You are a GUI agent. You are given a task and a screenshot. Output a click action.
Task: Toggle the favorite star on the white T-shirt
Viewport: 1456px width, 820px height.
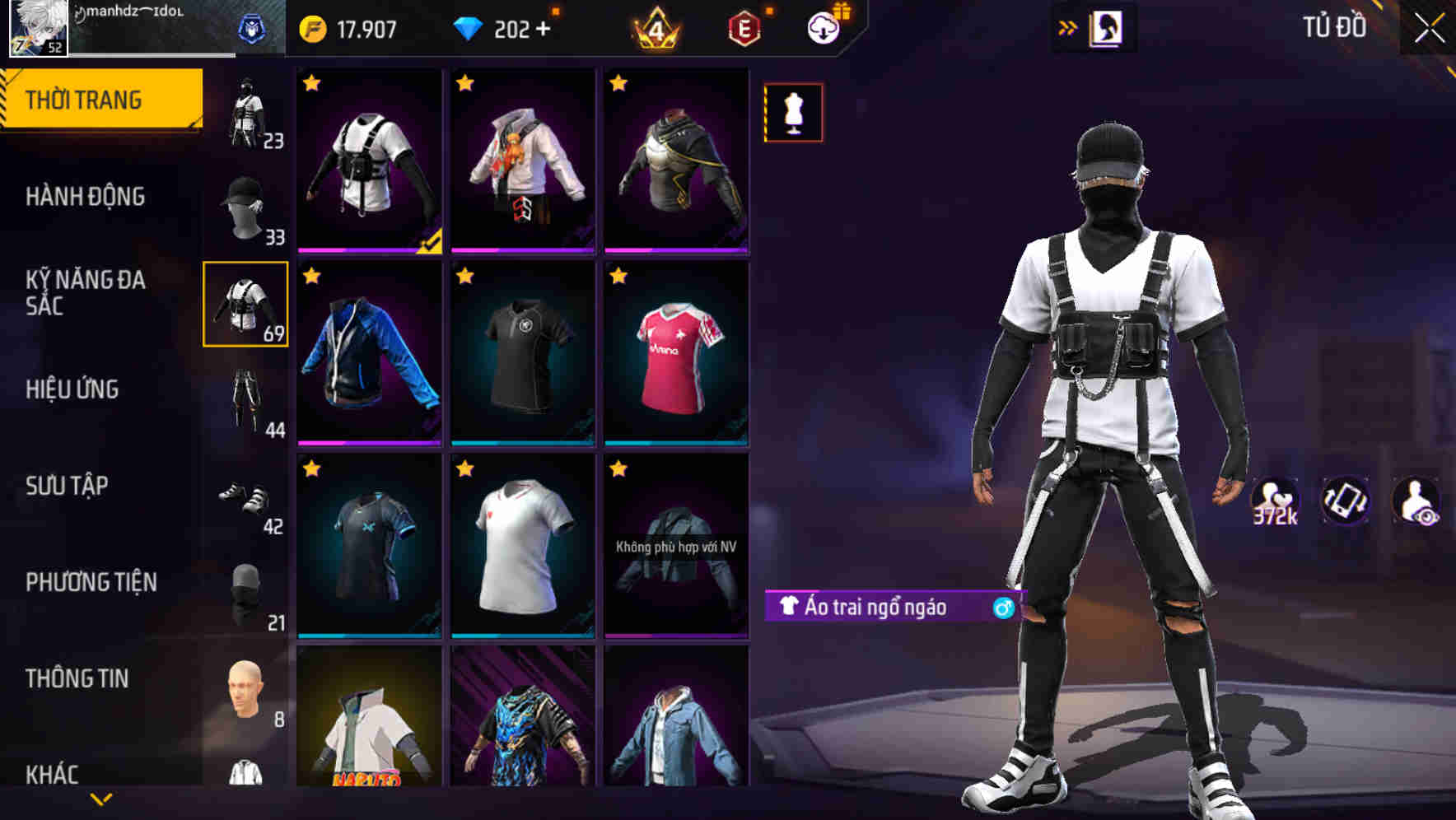point(464,468)
